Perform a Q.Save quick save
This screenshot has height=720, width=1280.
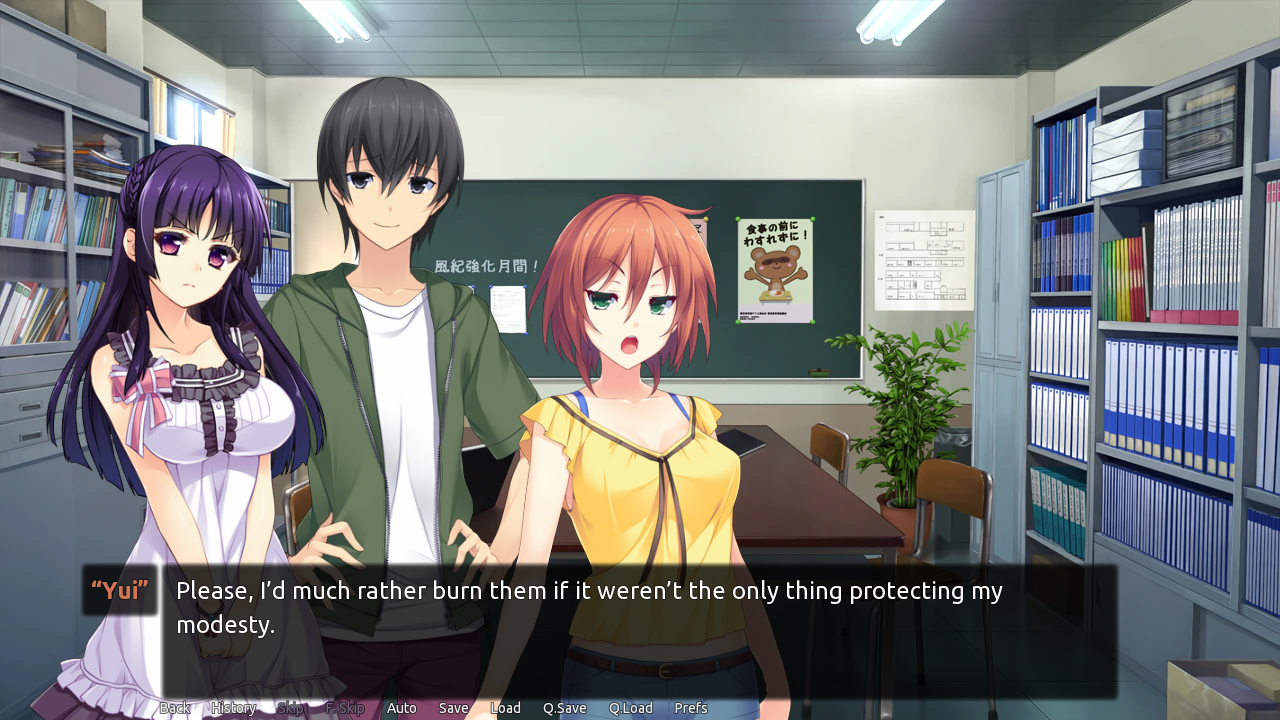(564, 707)
